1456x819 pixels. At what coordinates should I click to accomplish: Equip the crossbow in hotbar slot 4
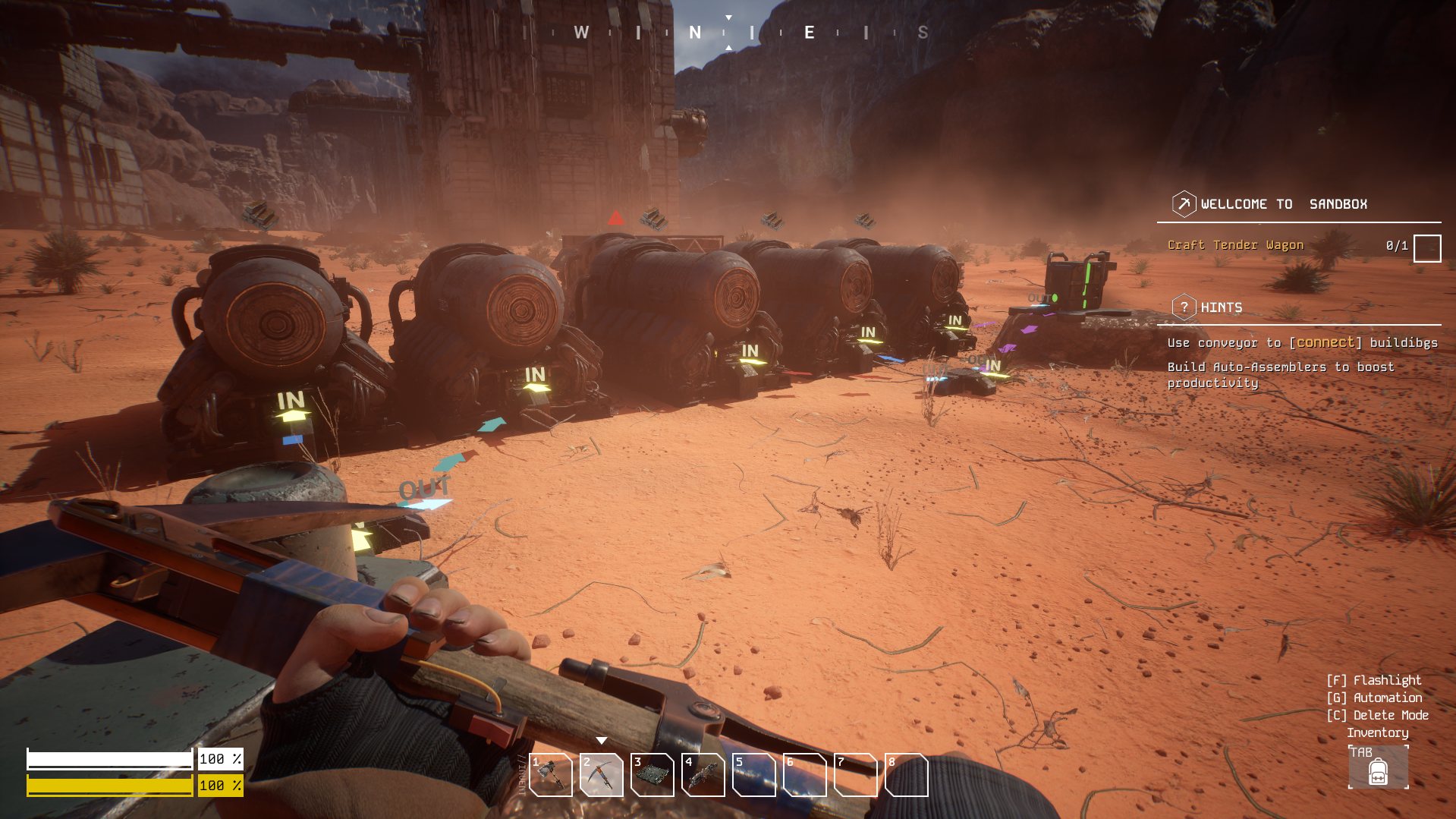tap(703, 775)
